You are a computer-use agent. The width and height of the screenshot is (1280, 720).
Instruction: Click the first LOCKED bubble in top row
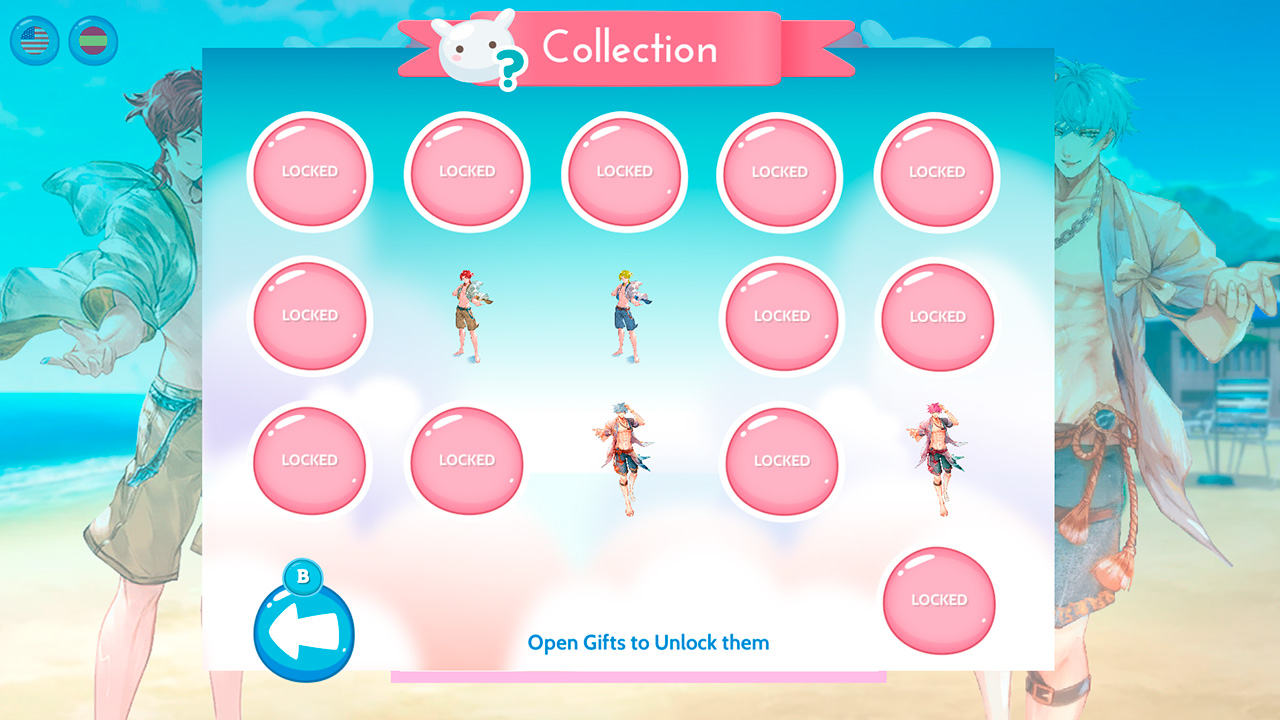[x=310, y=172]
